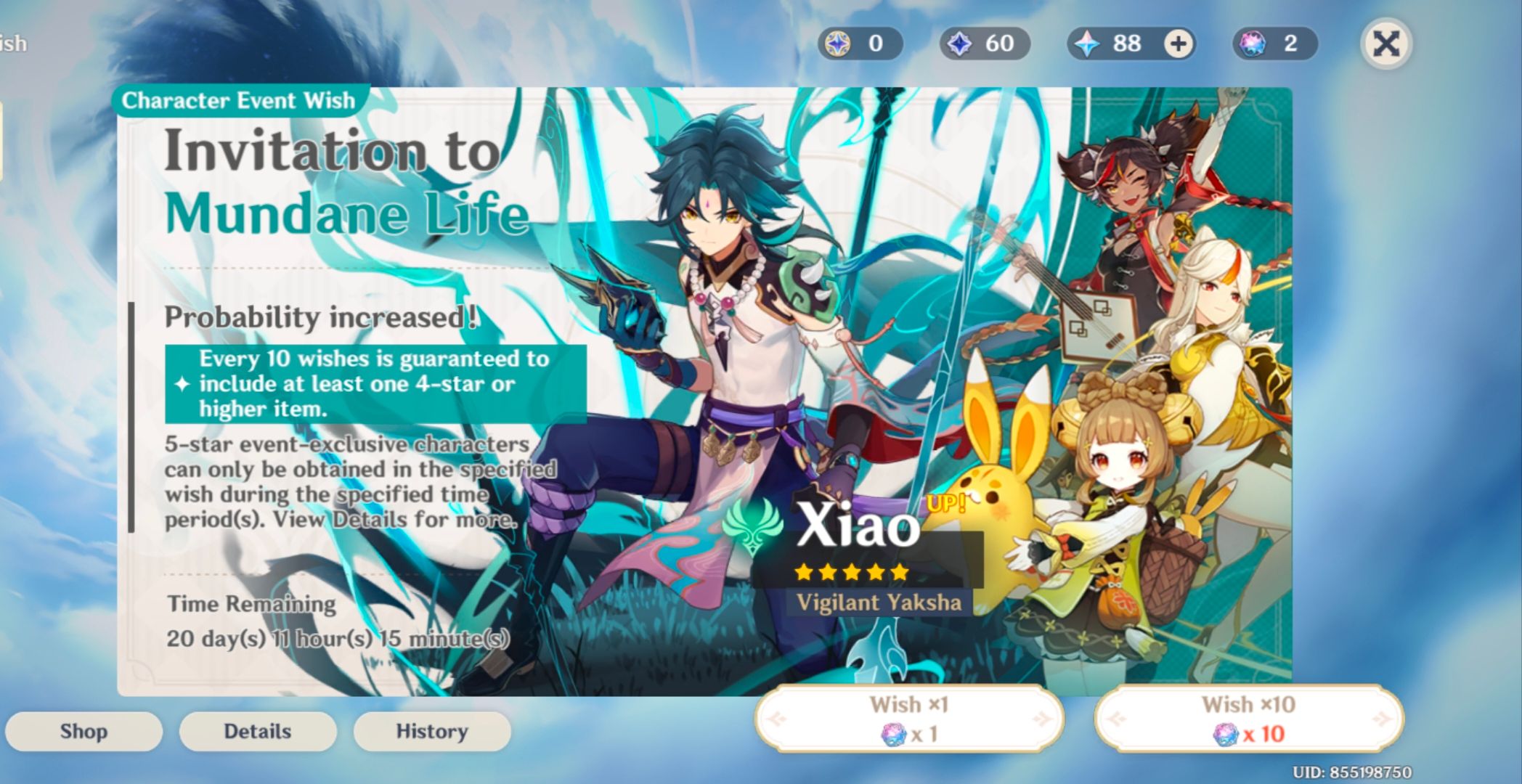
Task: Tap the plus icon to purchase Primogems
Action: [1179, 44]
